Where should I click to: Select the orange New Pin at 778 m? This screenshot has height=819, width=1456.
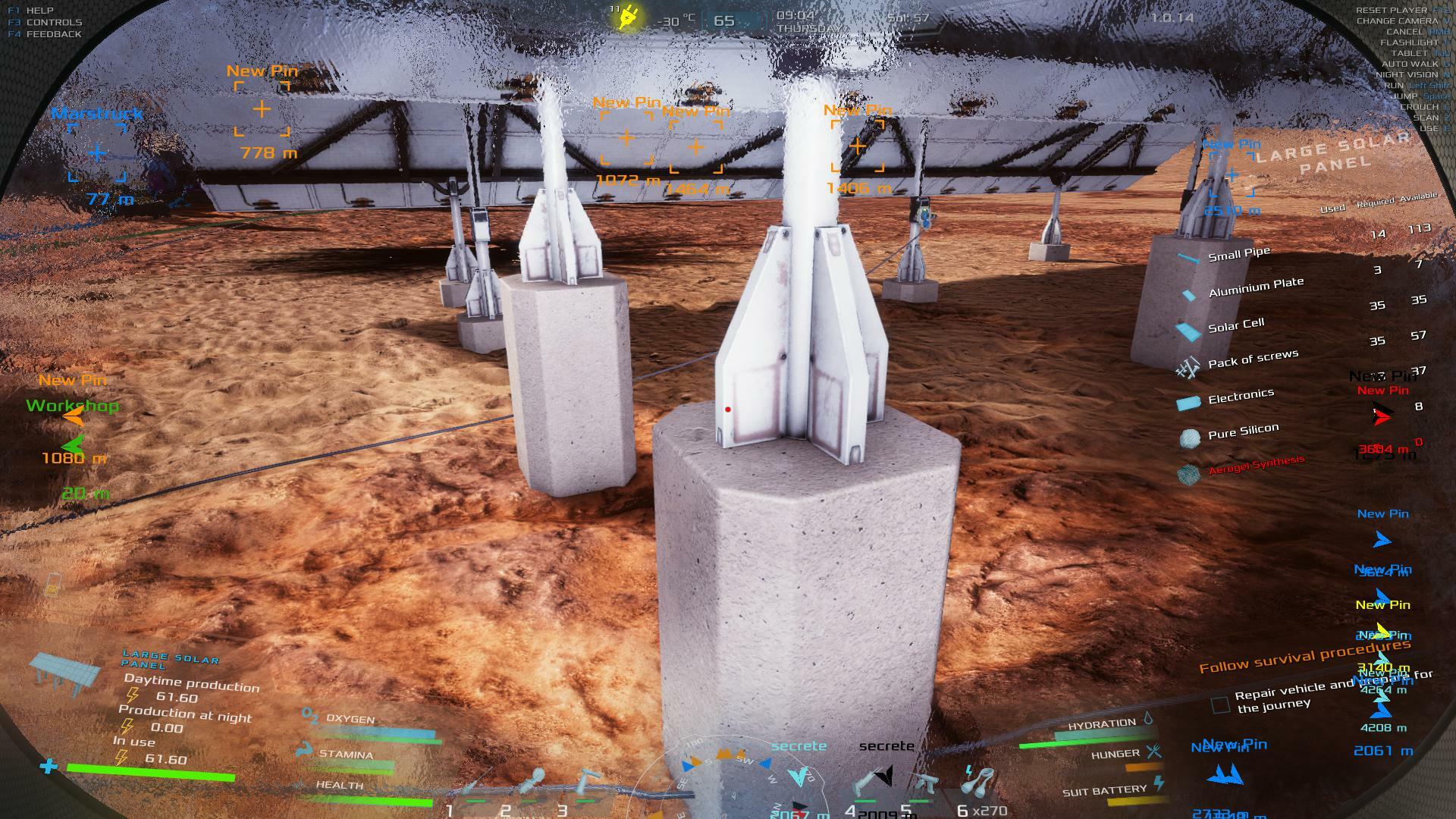(x=262, y=109)
